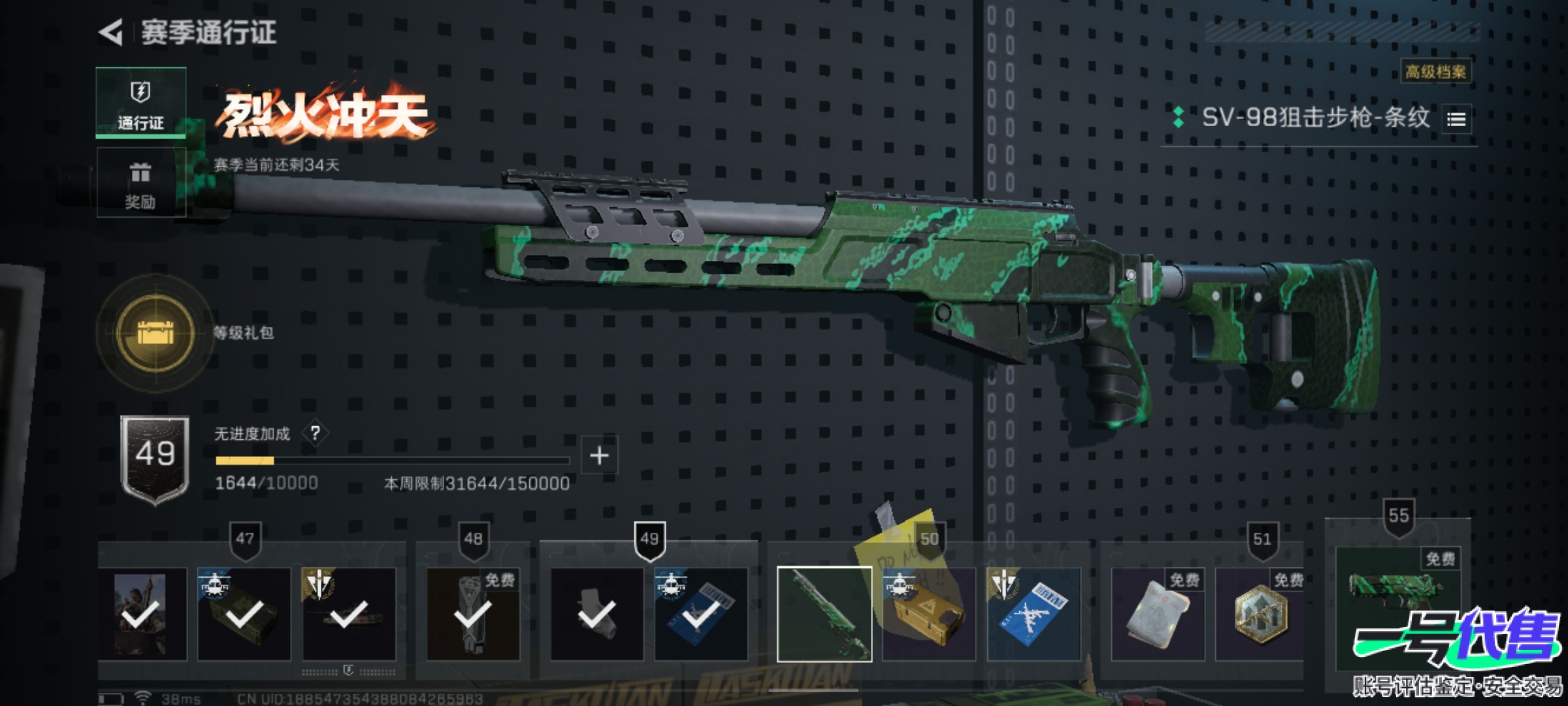Switch to the 通行证 tab
This screenshot has width=1568, height=706.
(x=140, y=103)
